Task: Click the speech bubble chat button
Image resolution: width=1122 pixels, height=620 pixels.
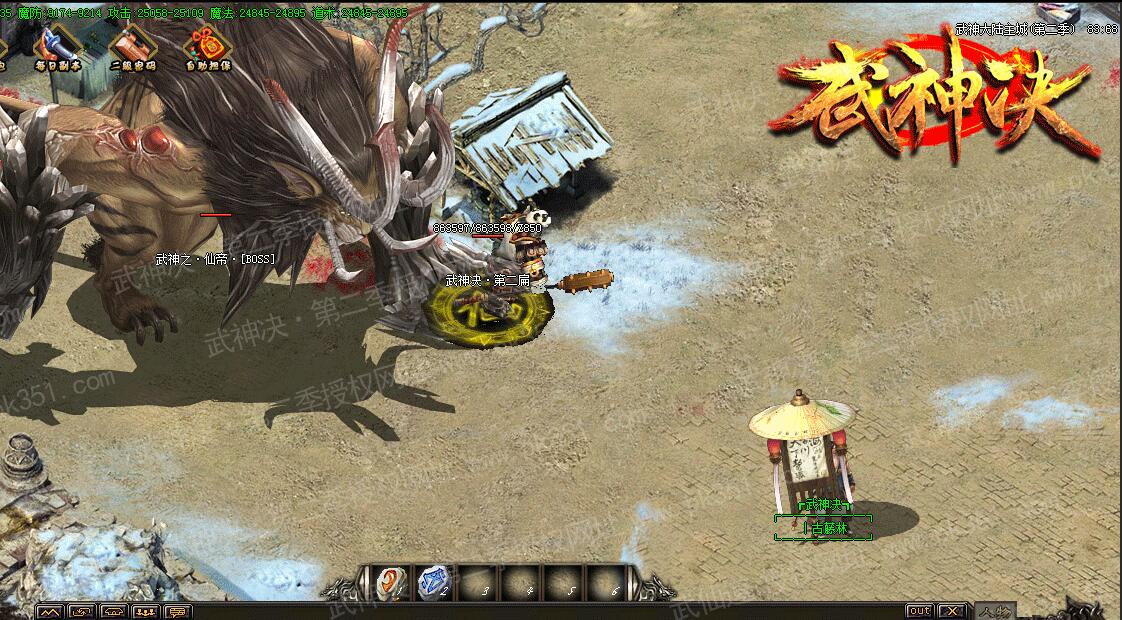Action: [178, 611]
